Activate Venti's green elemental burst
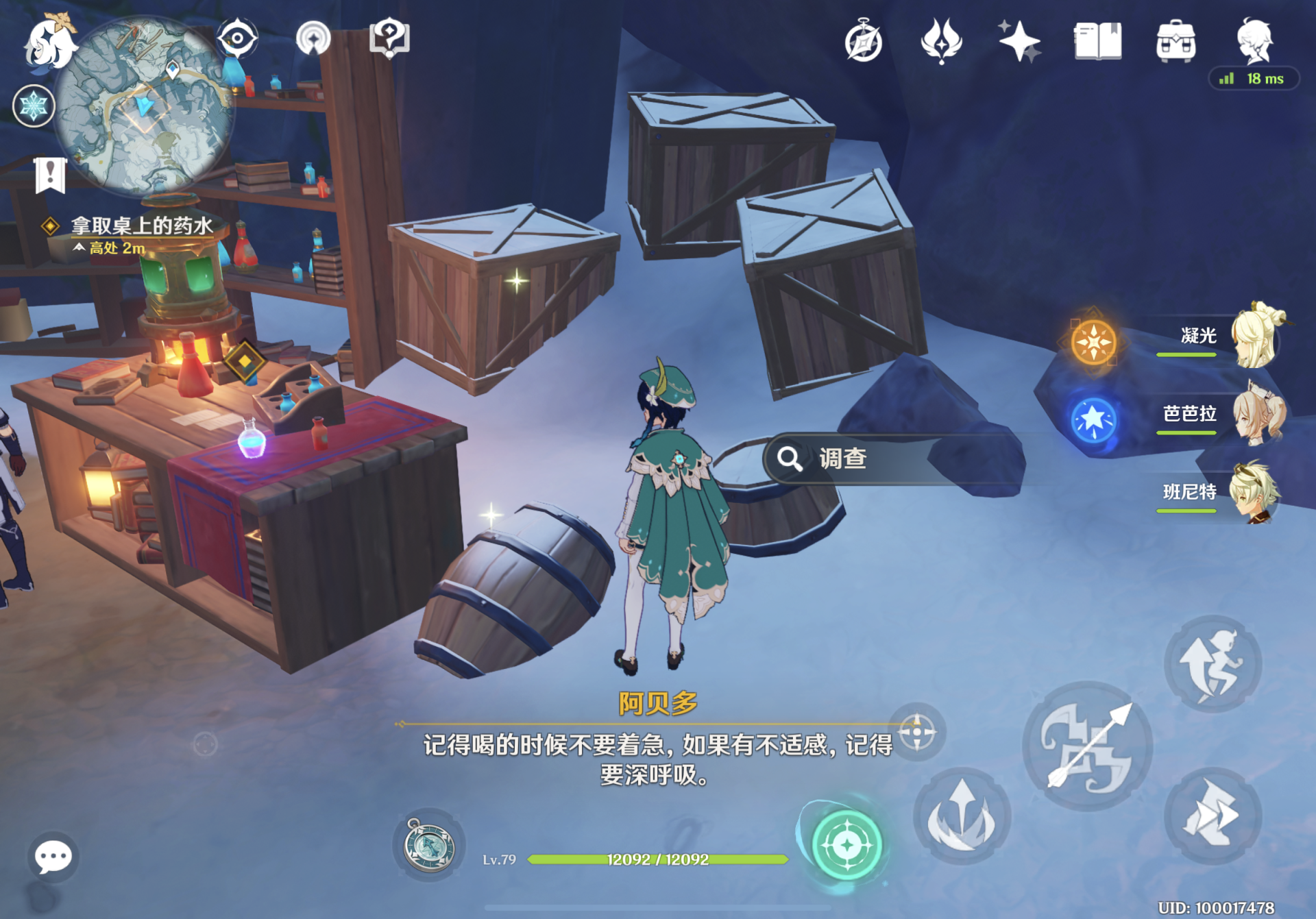Viewport: 1316px width, 919px height. pos(846,844)
